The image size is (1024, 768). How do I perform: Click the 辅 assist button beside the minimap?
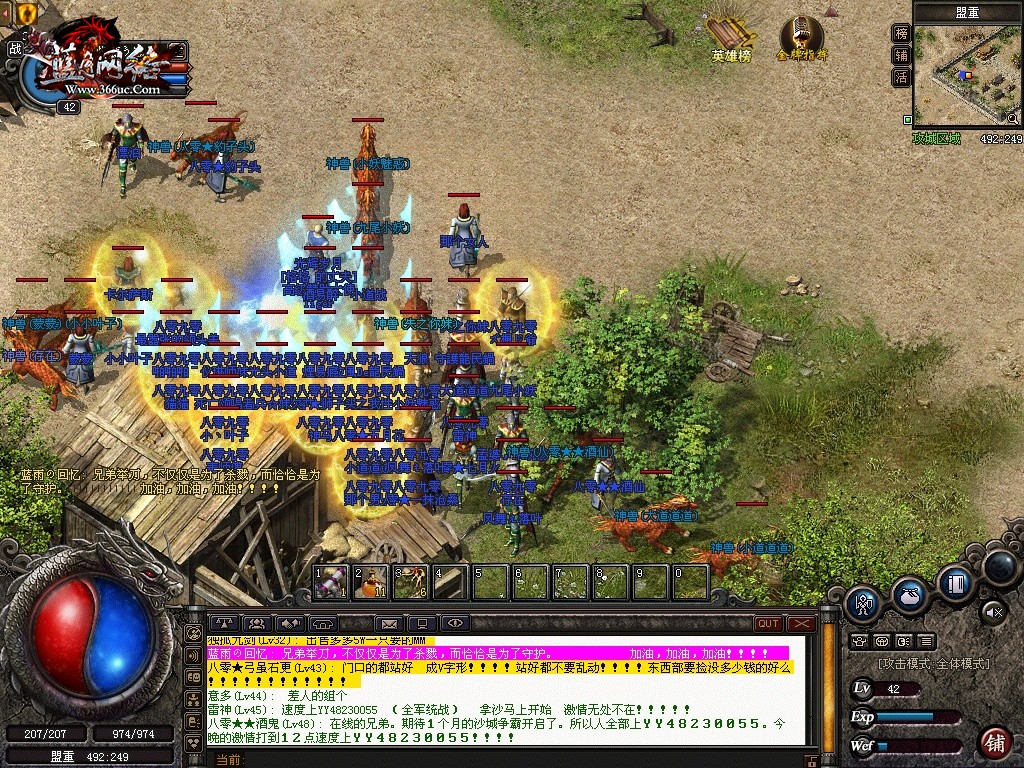coord(901,55)
